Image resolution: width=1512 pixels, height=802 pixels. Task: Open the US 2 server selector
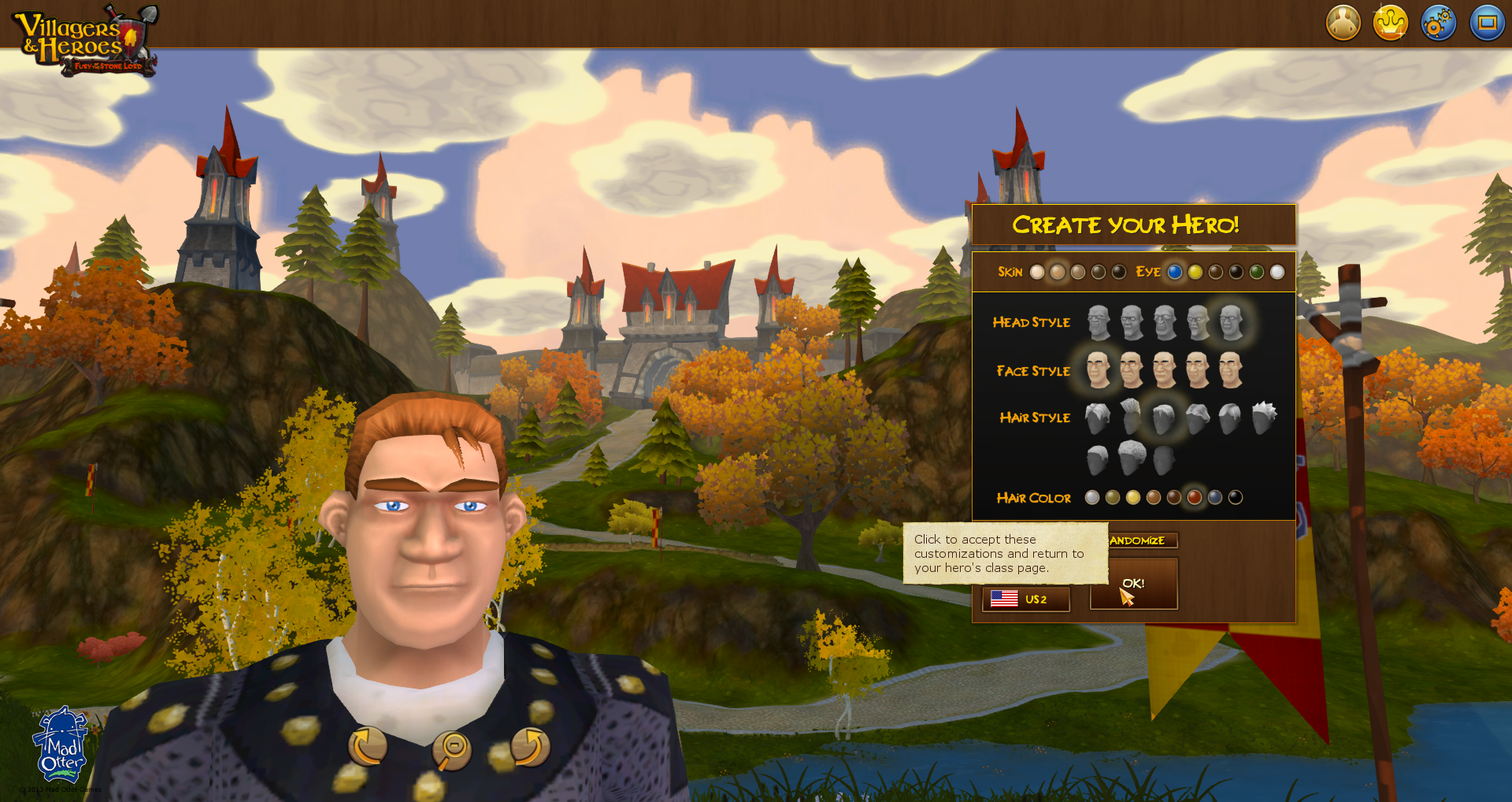coord(1025,600)
